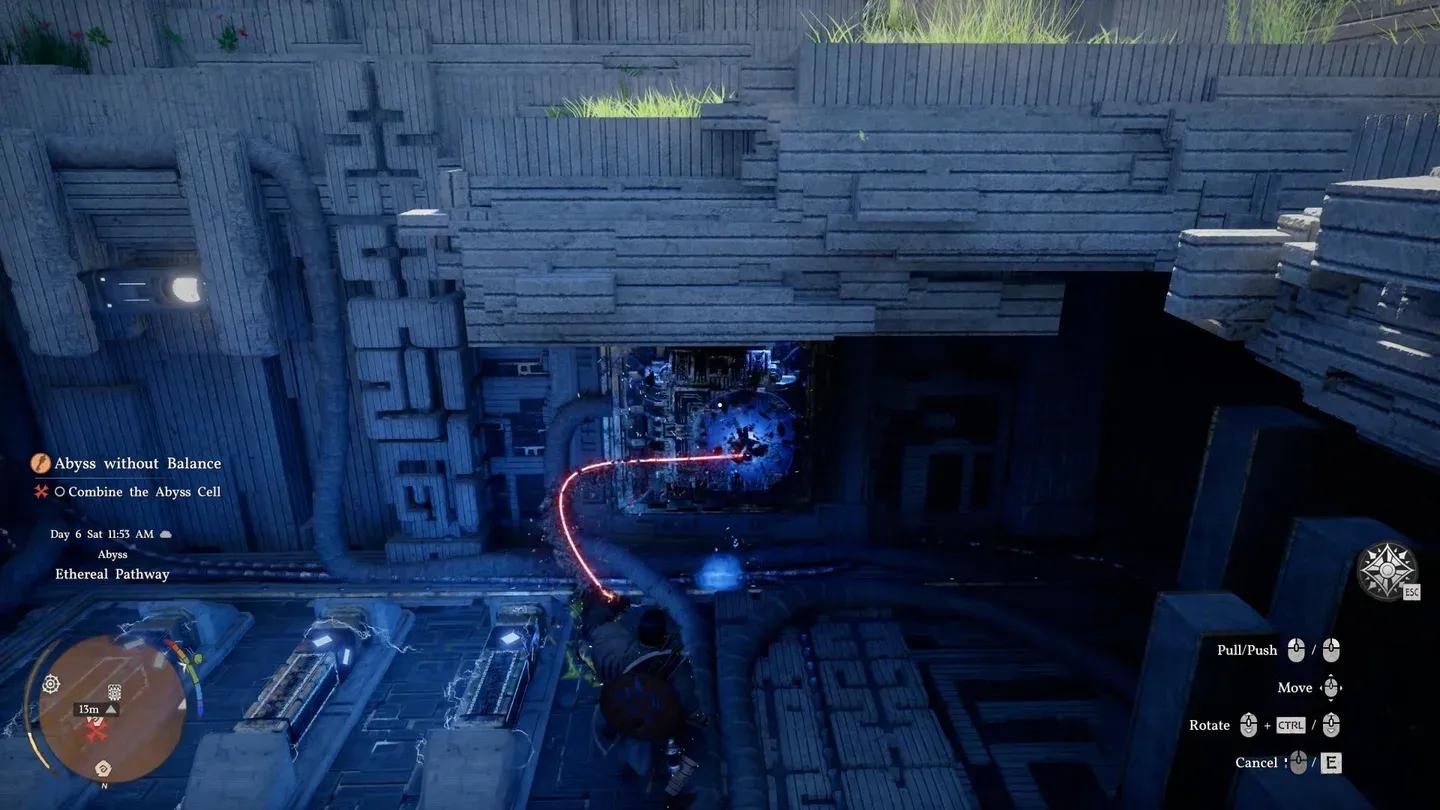The image size is (1440, 810).
Task: Click the square patterned marker on minimap
Action: (x=115, y=691)
